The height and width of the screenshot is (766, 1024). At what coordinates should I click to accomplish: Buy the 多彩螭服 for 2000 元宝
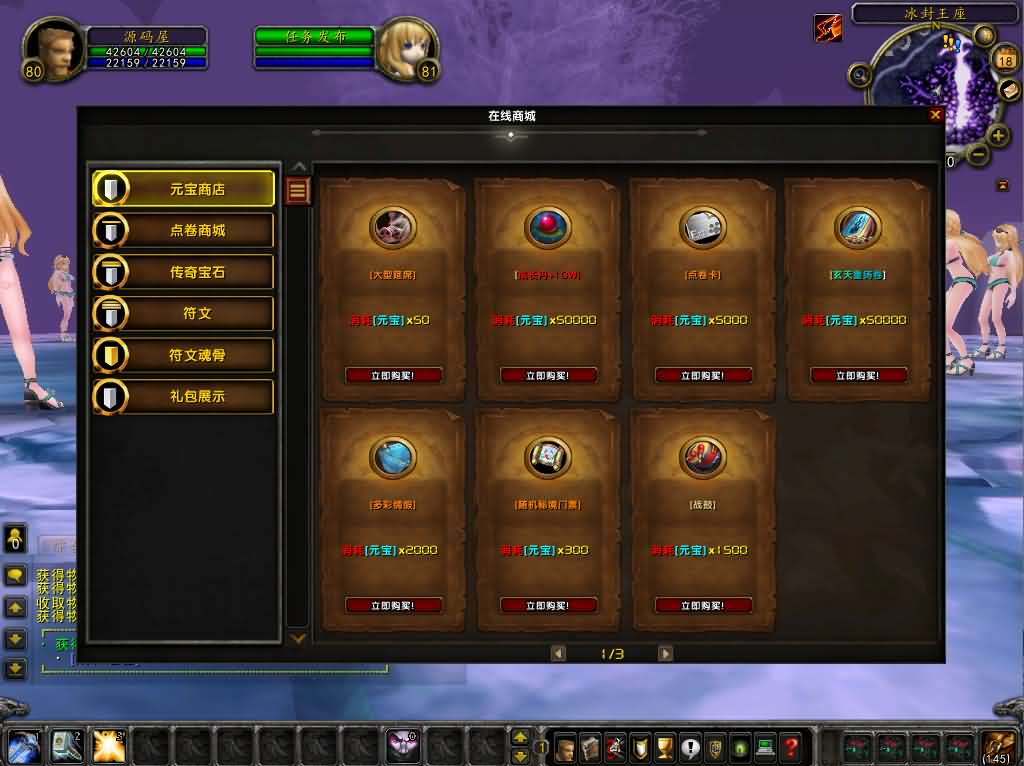point(392,605)
